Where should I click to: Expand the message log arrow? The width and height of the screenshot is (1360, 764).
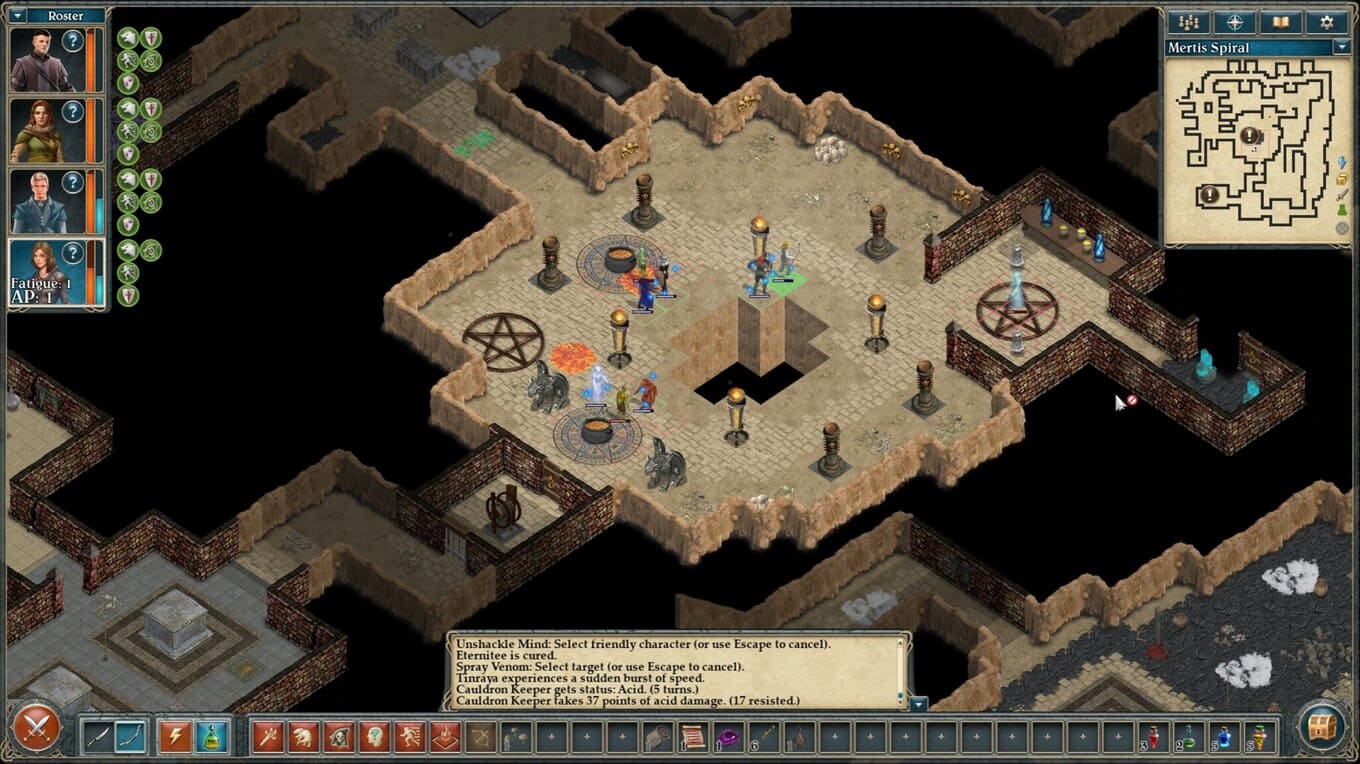[x=918, y=703]
